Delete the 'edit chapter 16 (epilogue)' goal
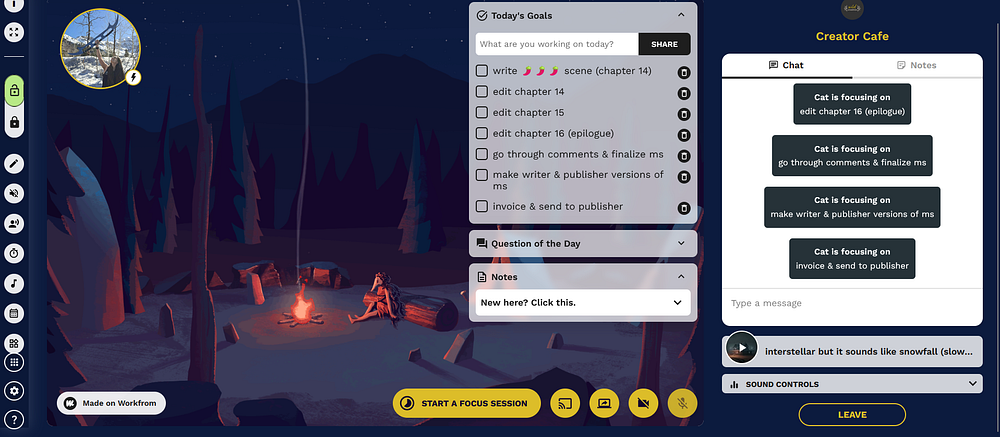Viewport: 1000px width, 437px height. tap(684, 134)
